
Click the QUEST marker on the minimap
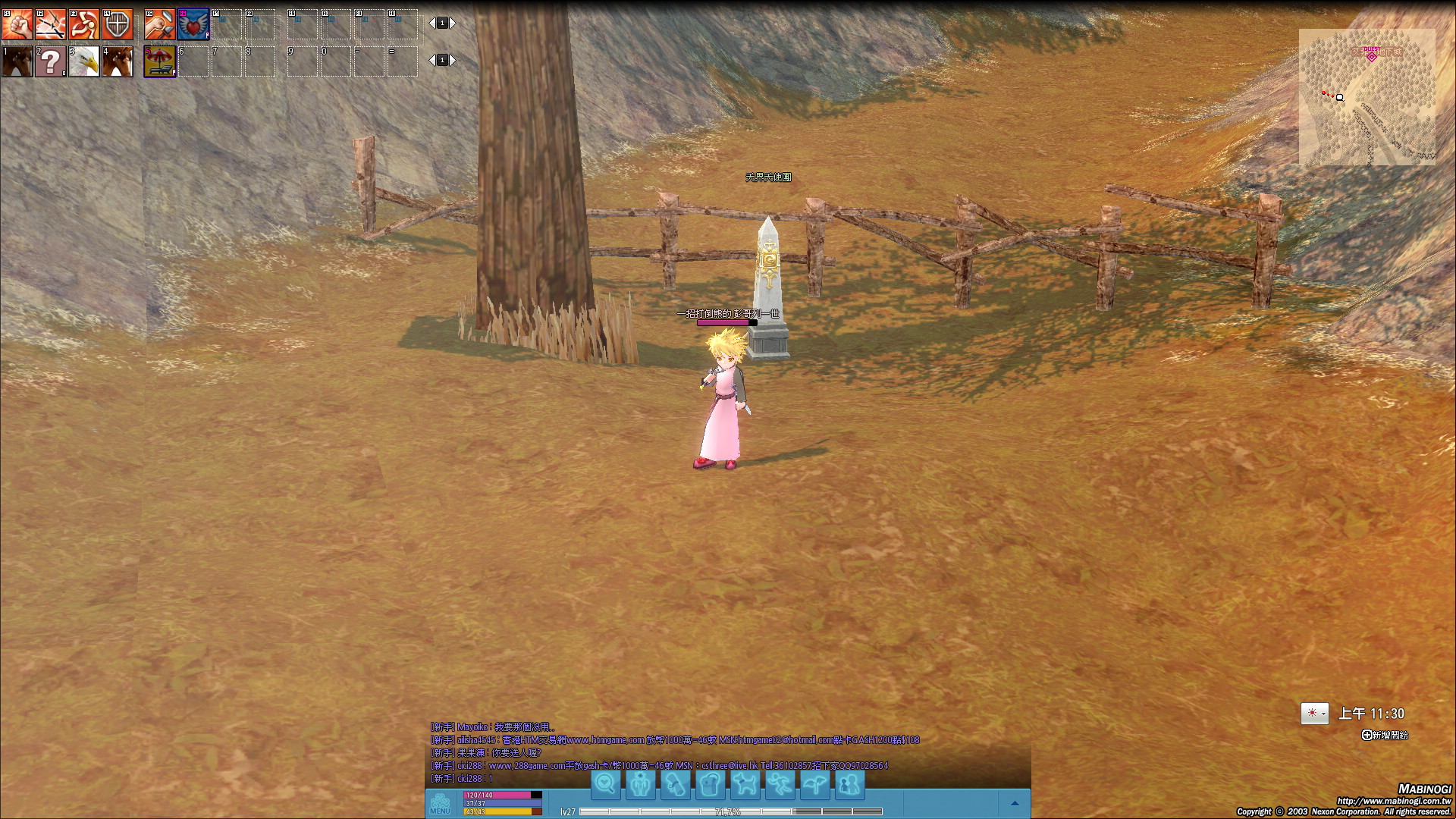[x=1371, y=56]
